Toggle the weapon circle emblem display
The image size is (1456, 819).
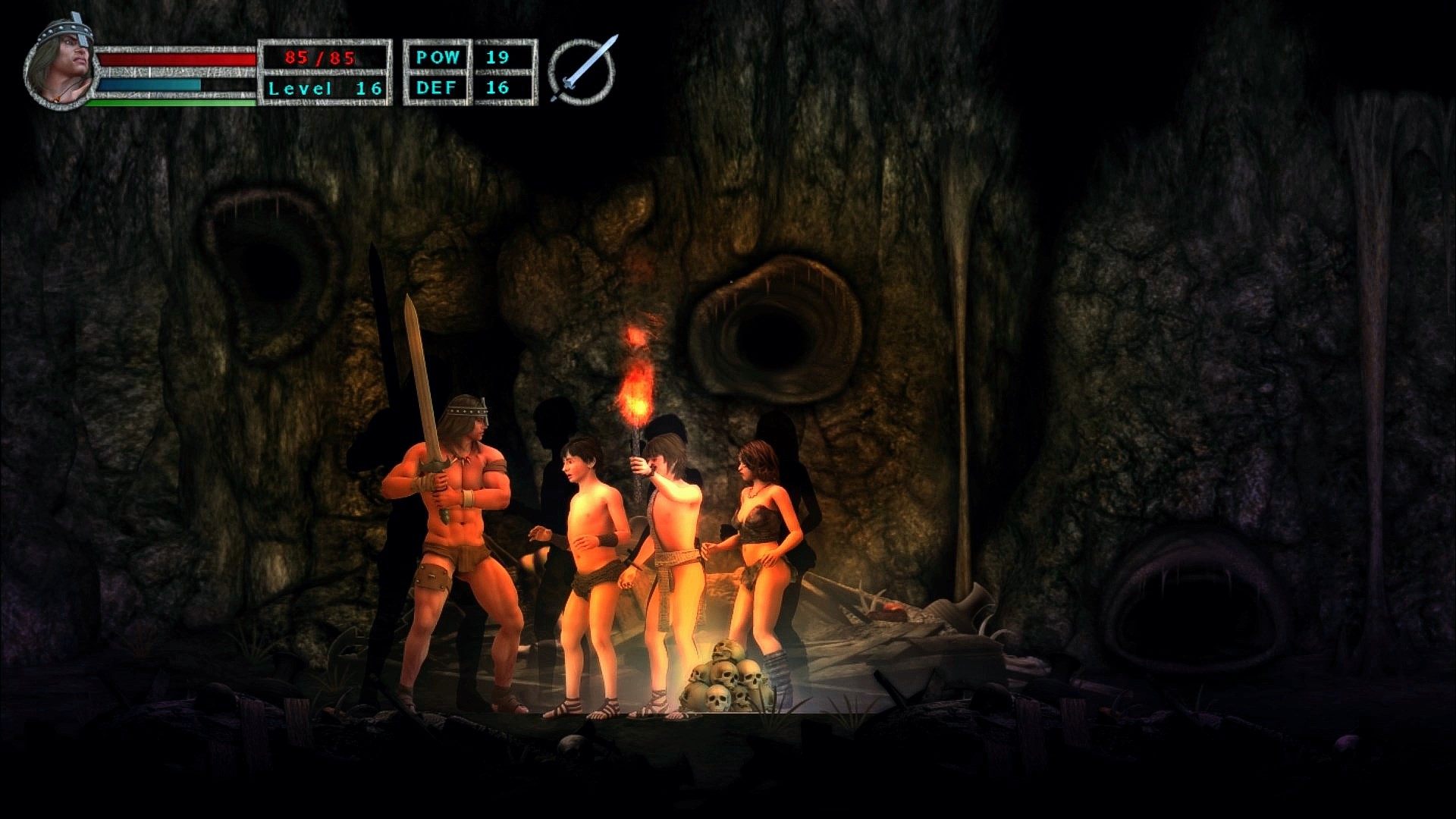pos(580,68)
